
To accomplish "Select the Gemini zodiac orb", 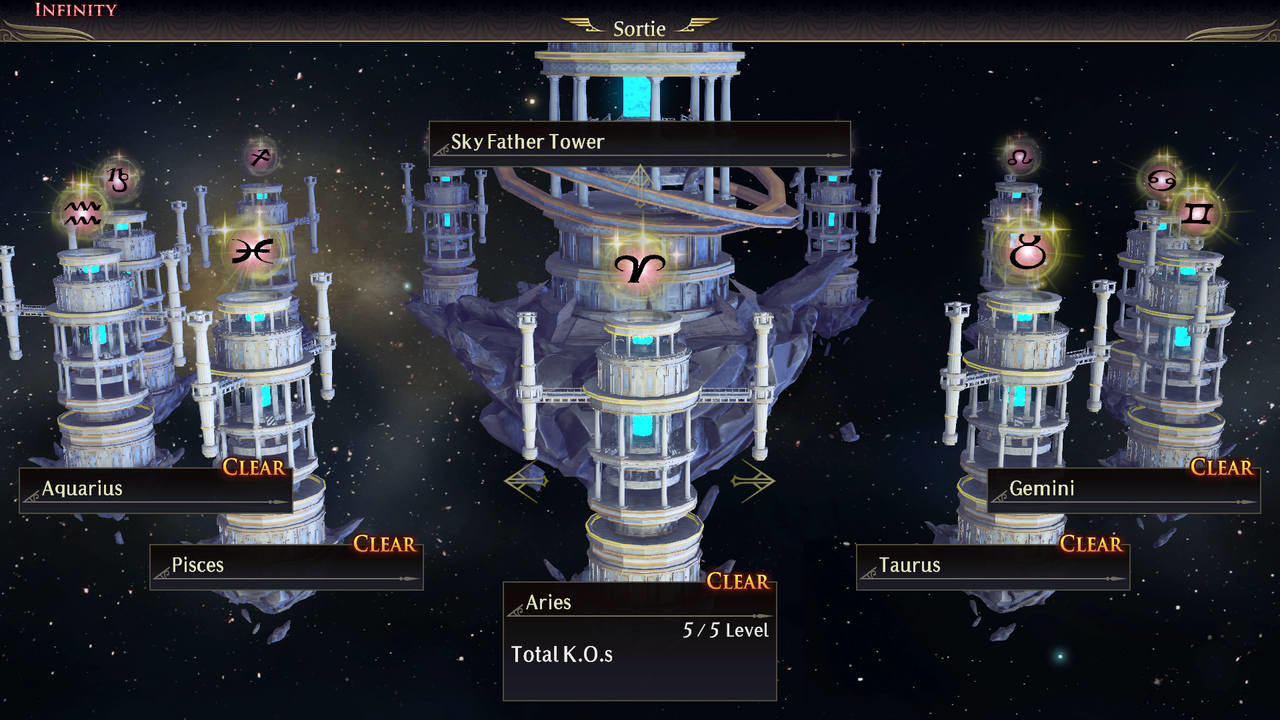I will click(x=1197, y=213).
